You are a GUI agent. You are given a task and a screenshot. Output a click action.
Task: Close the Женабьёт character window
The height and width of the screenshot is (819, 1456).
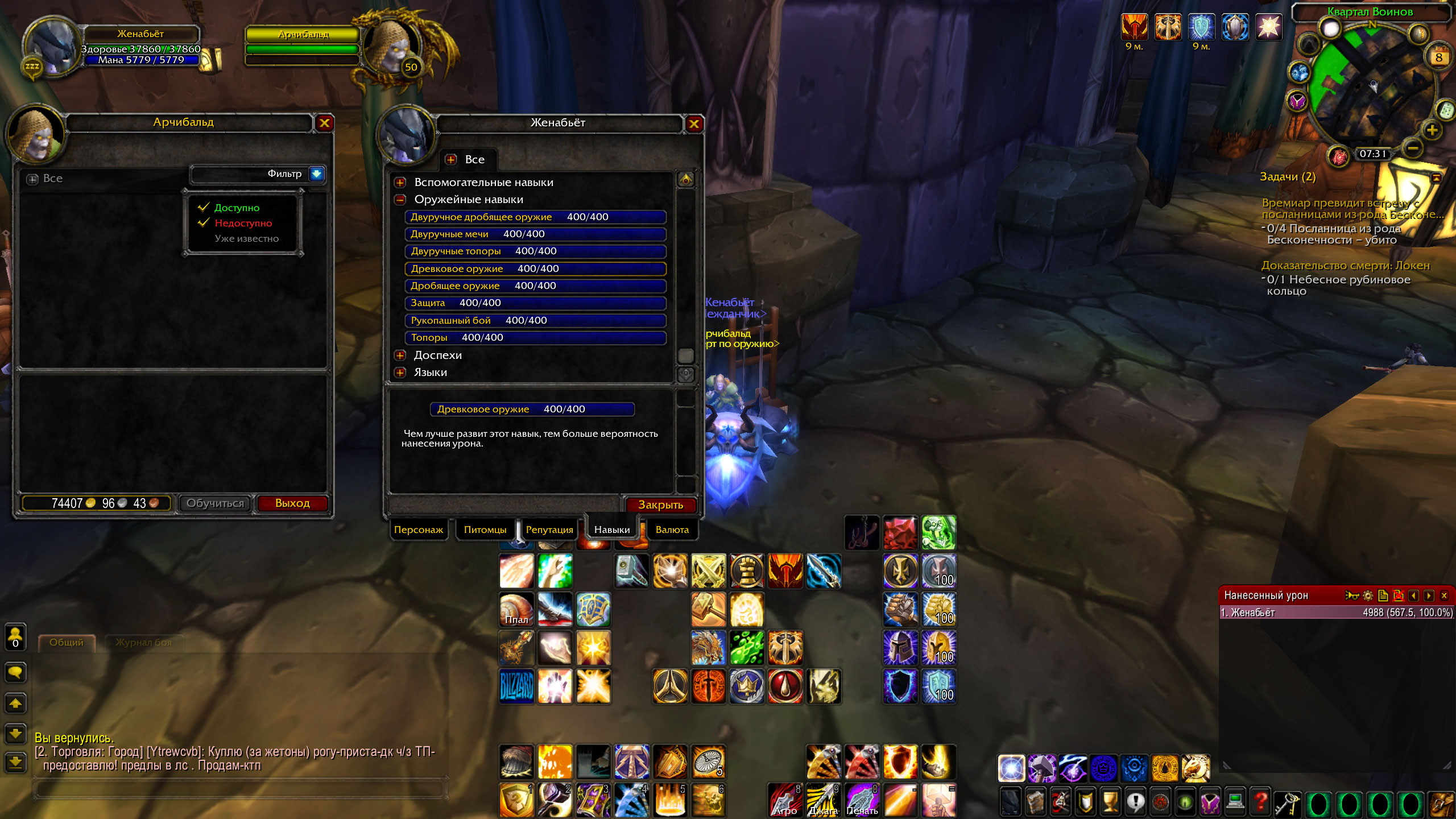click(694, 124)
